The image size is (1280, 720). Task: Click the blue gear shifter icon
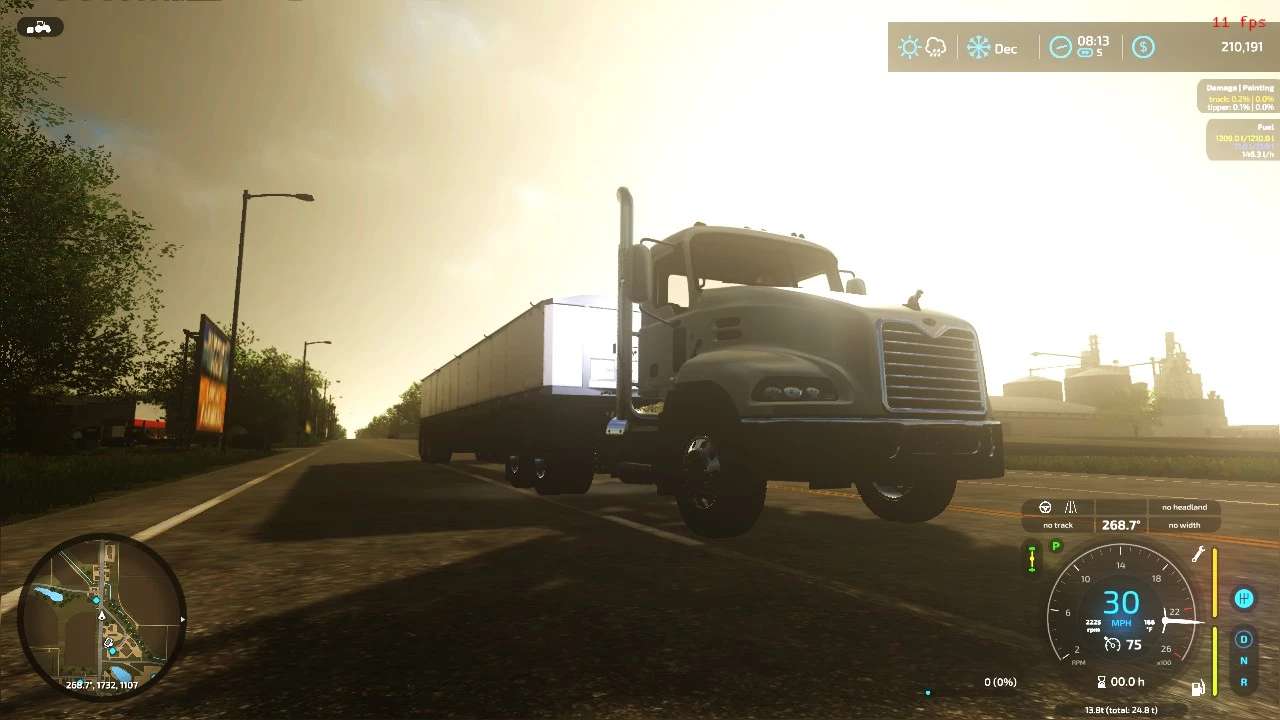tap(1244, 598)
